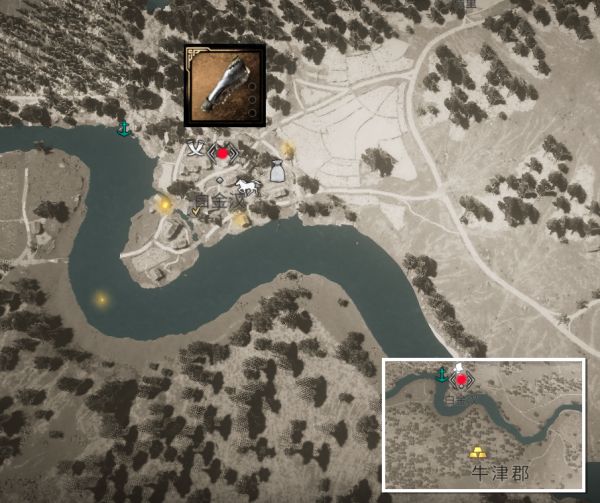The image size is (600, 503).
Task: Select the silver gauntlet item icon
Action: pyautogui.click(x=225, y=85)
